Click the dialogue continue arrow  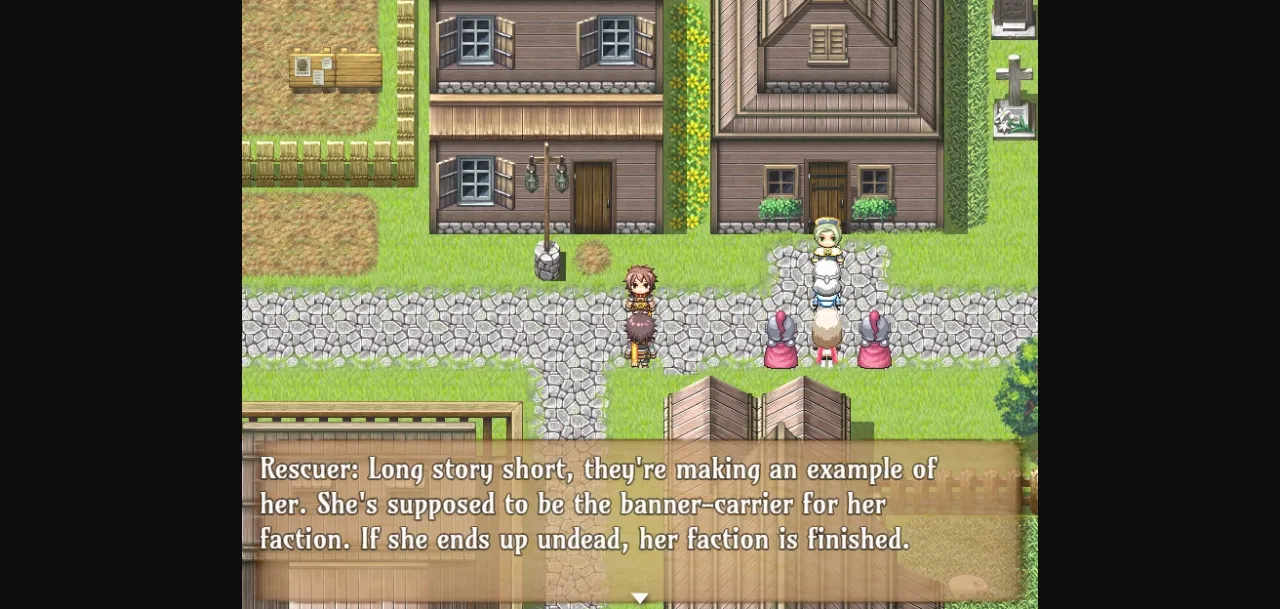640,598
